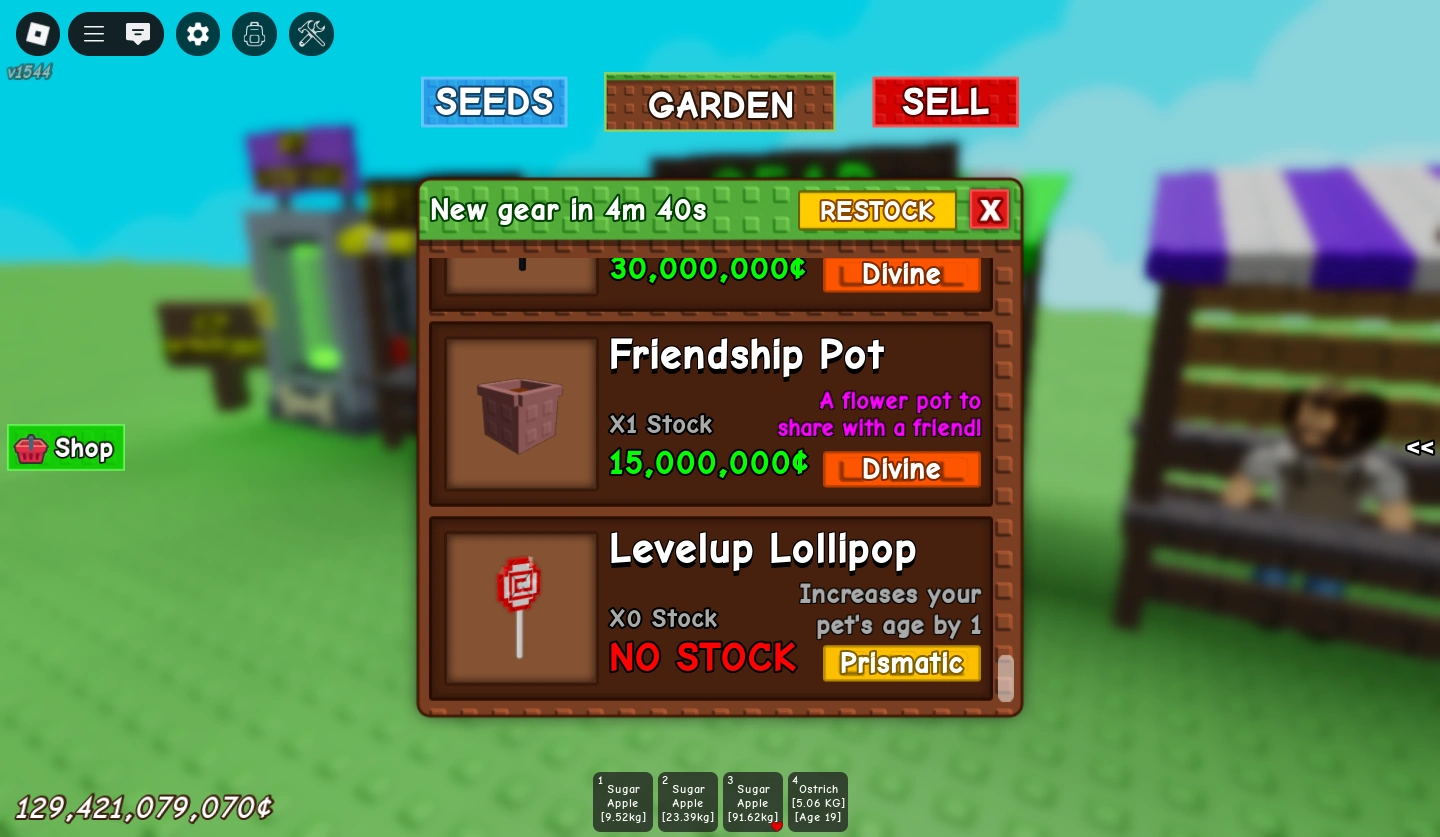Screen dimensions: 1440x837
Task: Equip the Ostrich in slot 4
Action: pos(818,801)
